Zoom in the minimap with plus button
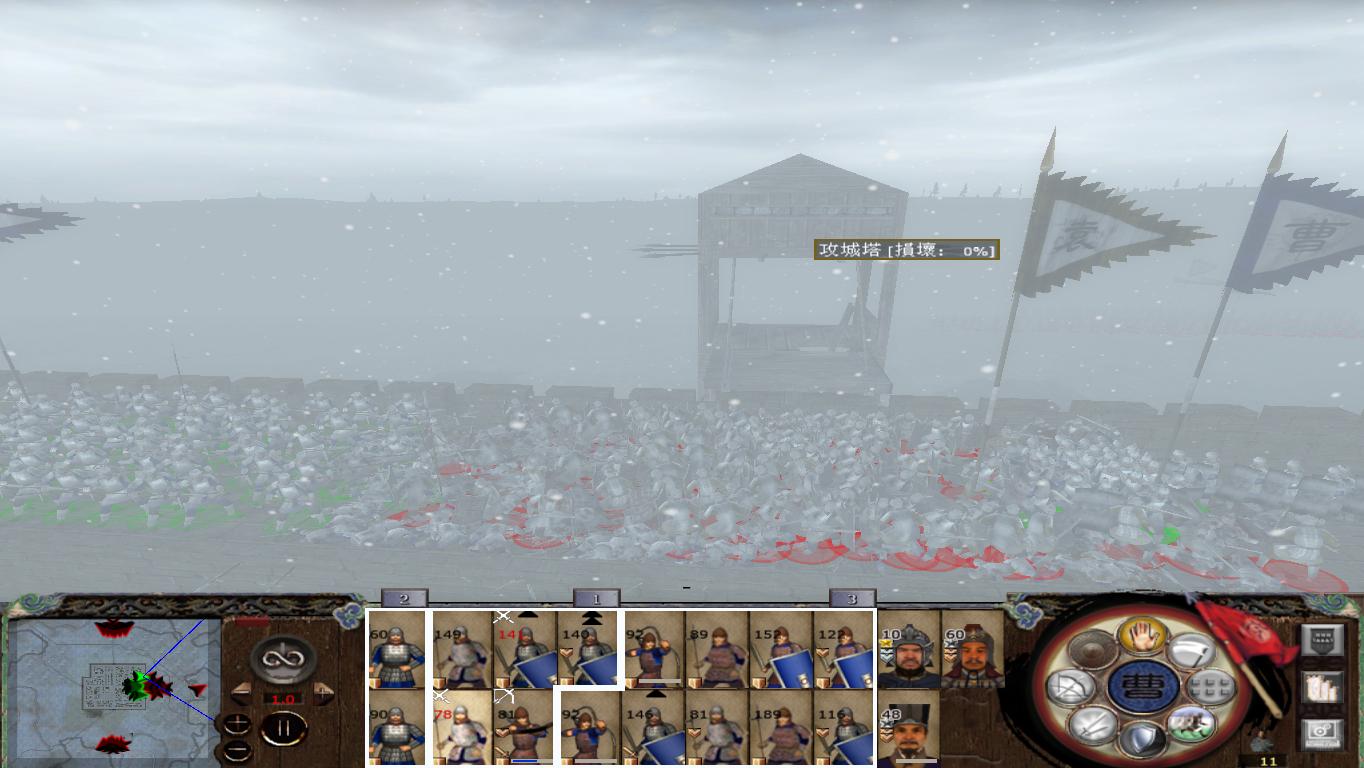1364x768 pixels. click(x=237, y=724)
